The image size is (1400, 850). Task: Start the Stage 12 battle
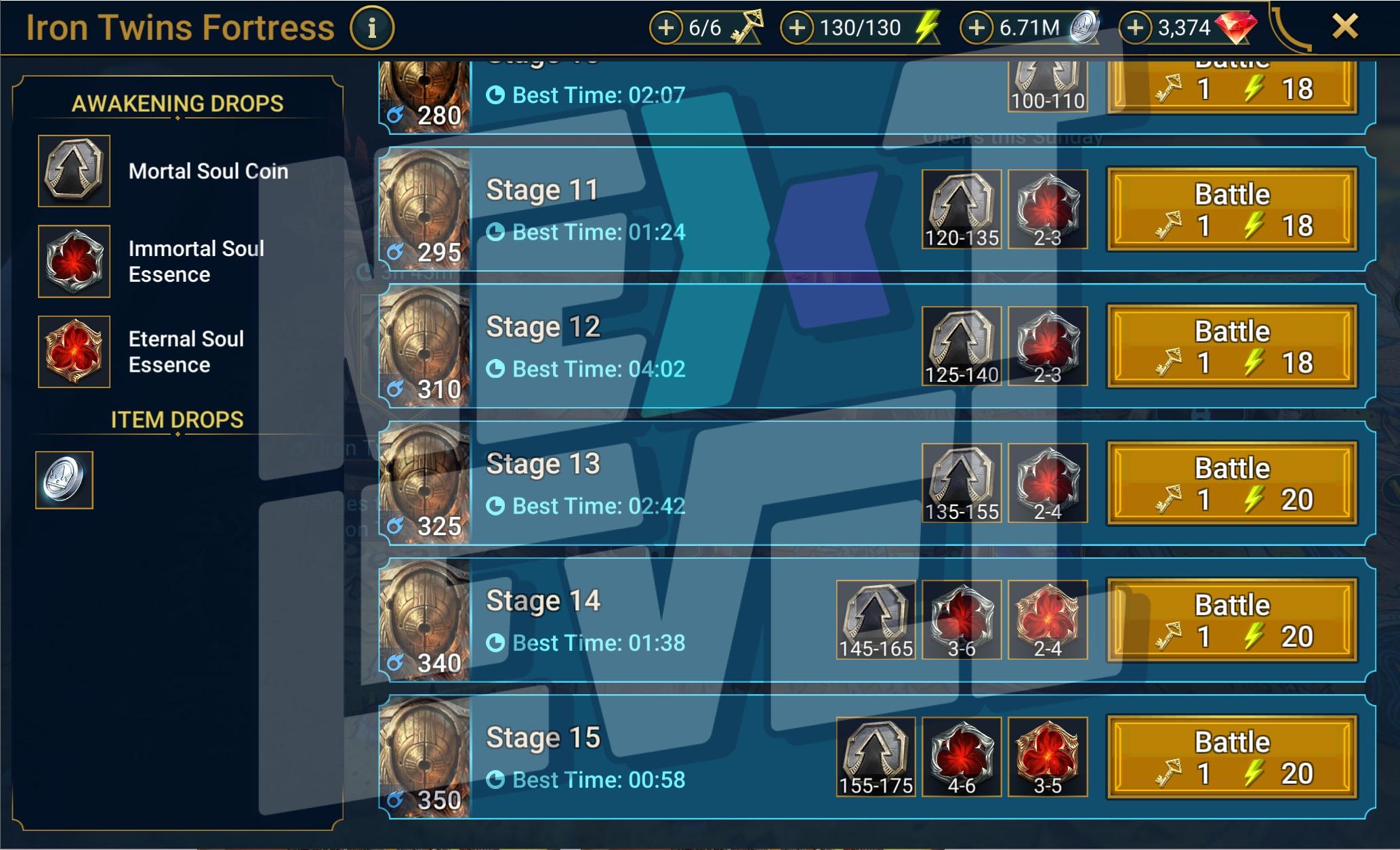[x=1231, y=346]
